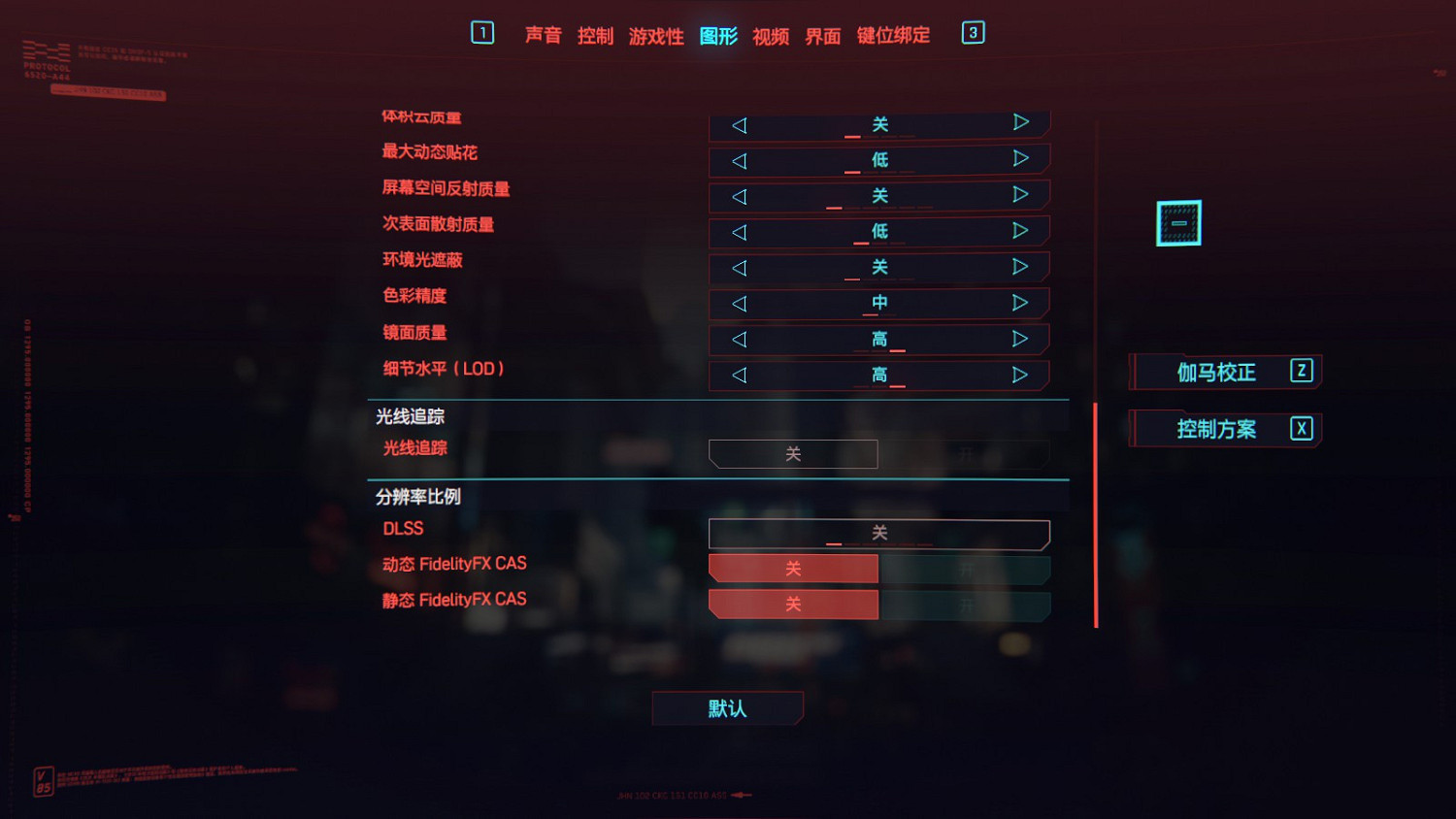Select the page indicator [3] at top
Image resolution: width=1456 pixels, height=819 pixels.
click(x=972, y=32)
